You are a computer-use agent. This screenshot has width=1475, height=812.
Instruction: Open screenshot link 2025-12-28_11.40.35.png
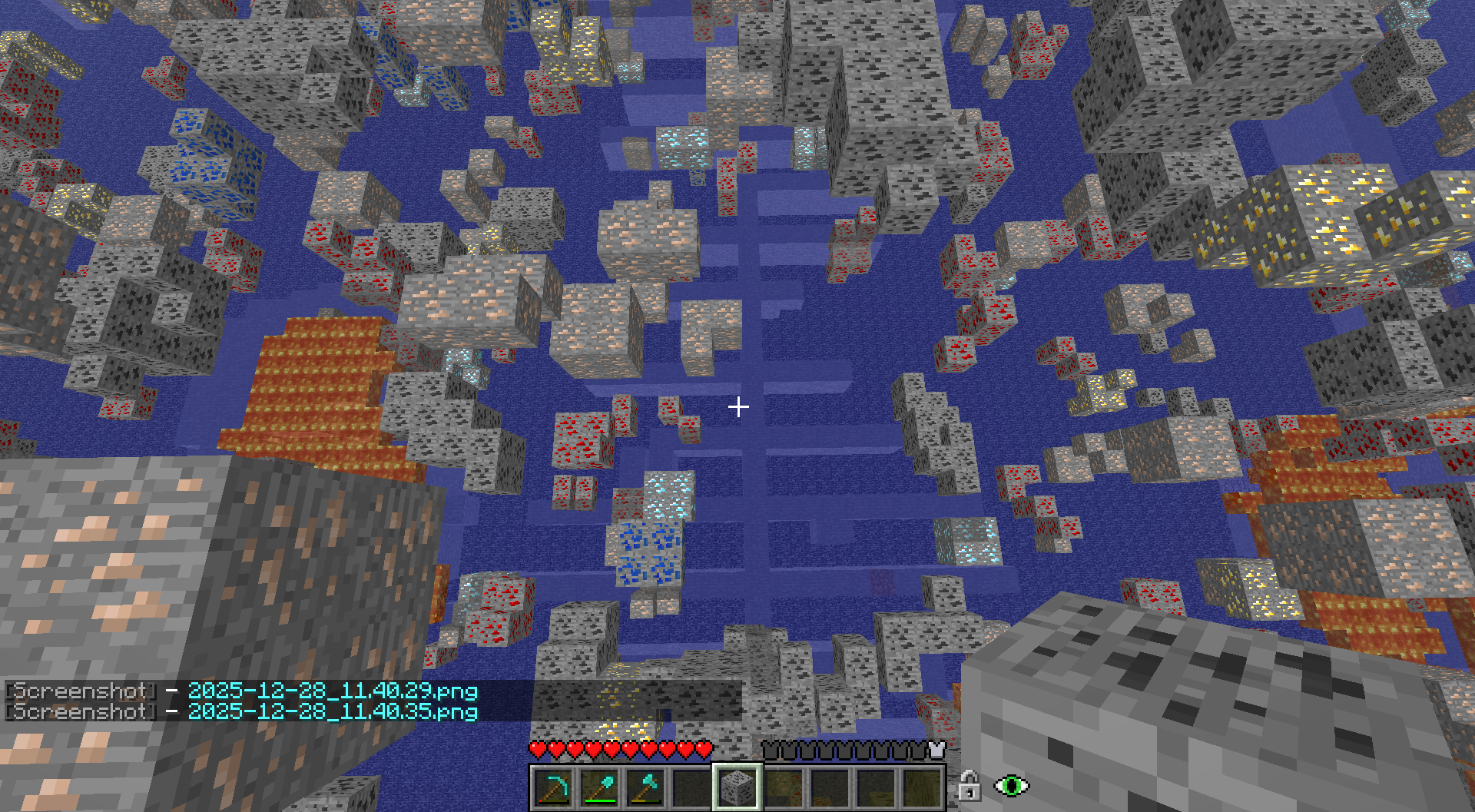[x=333, y=711]
